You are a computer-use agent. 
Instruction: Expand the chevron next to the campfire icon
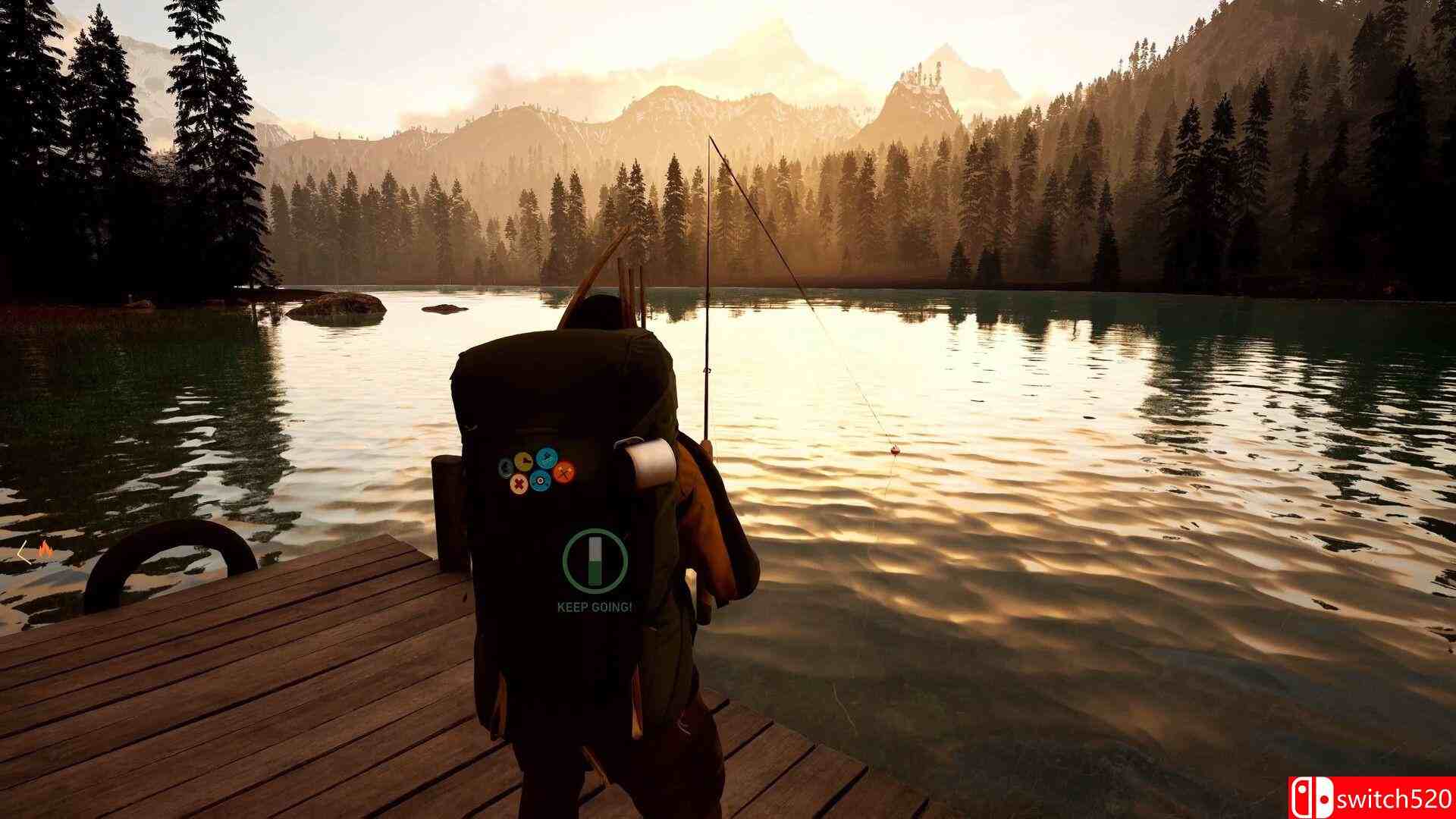(23, 552)
